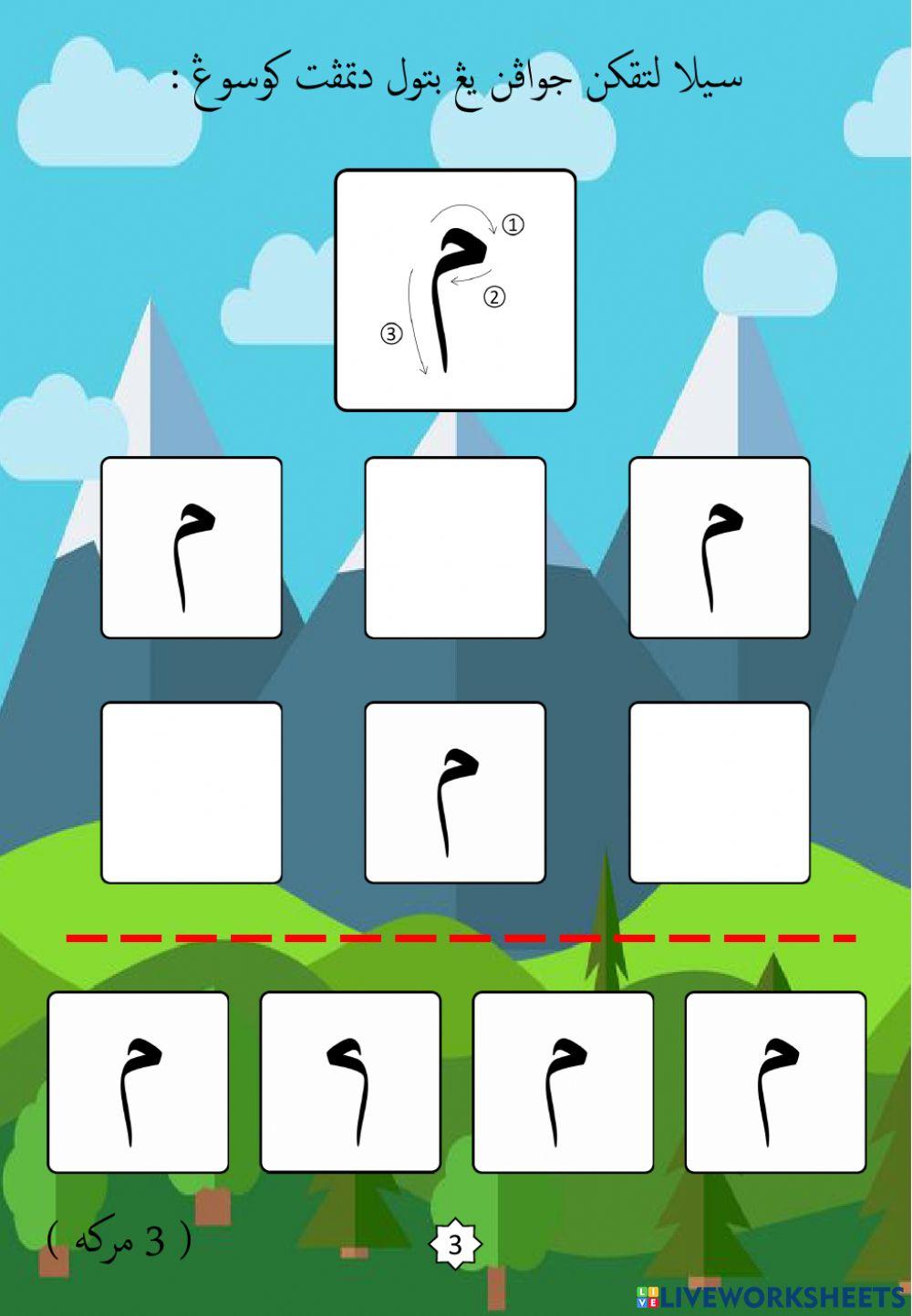The height and width of the screenshot is (1316, 912).
Task: Select the meem stroke-order example card
Action: point(455,290)
